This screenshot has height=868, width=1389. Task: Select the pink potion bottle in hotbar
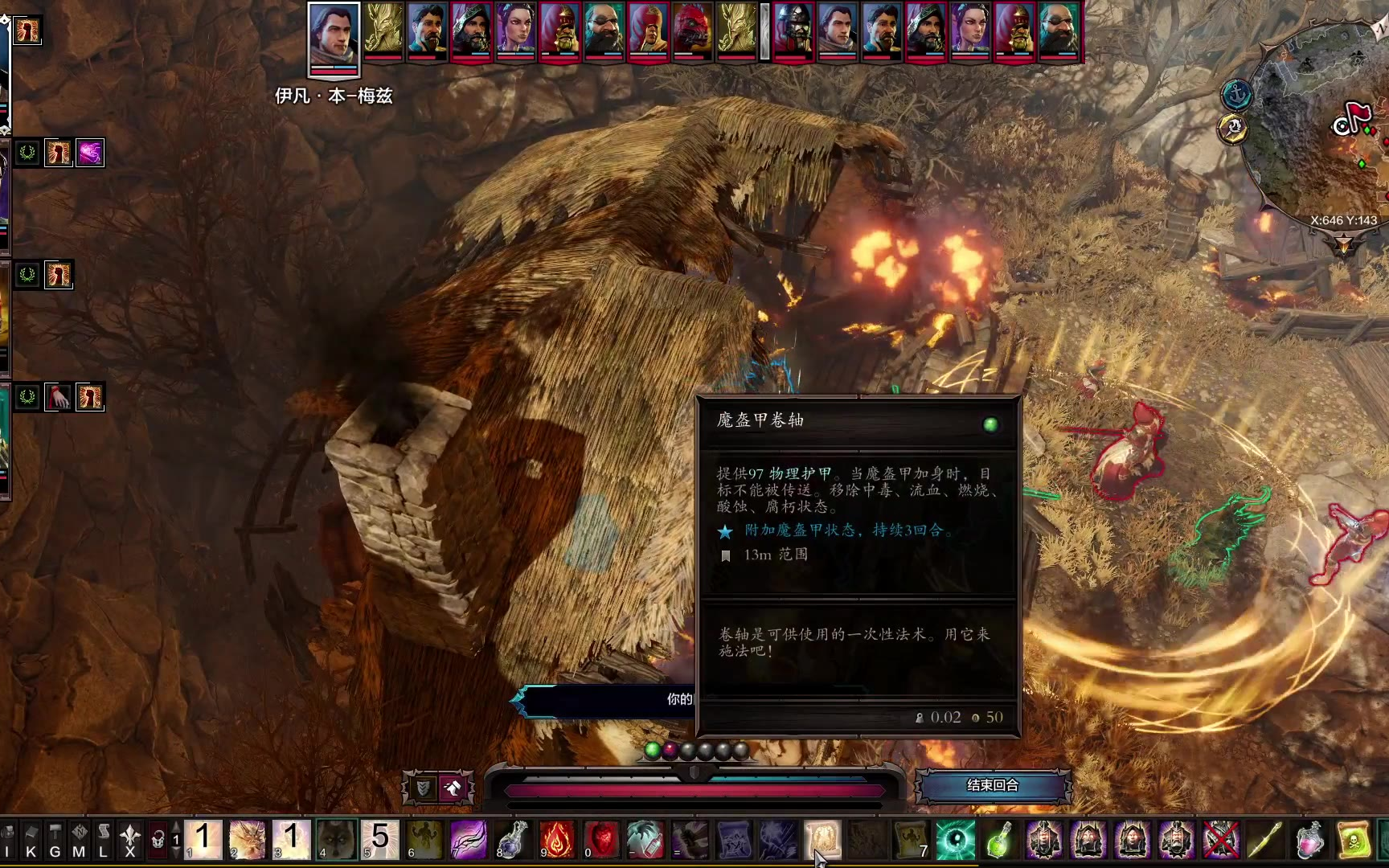click(x=1309, y=840)
